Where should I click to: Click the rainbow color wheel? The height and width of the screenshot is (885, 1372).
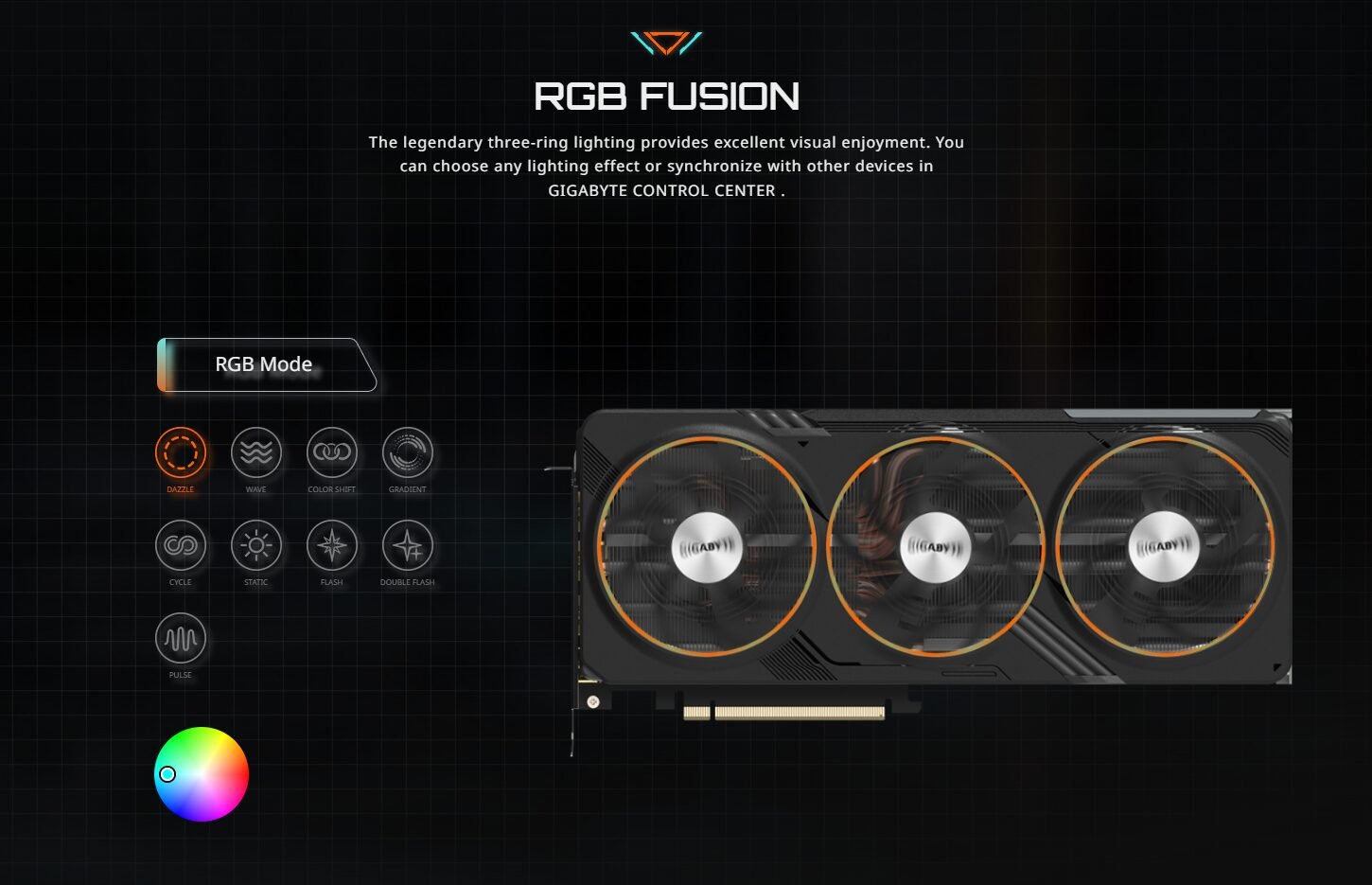202,774
